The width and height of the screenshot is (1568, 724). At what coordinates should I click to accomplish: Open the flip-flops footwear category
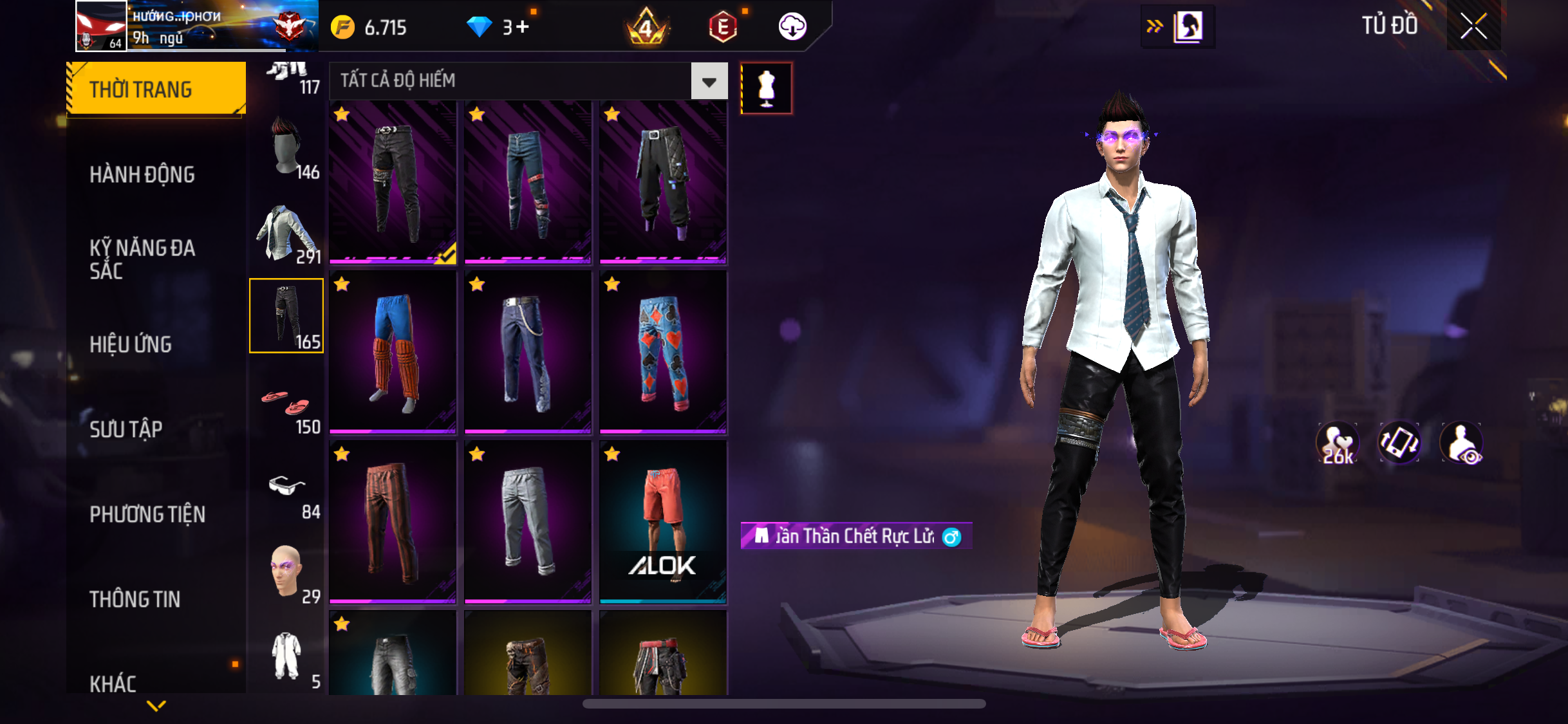[286, 403]
